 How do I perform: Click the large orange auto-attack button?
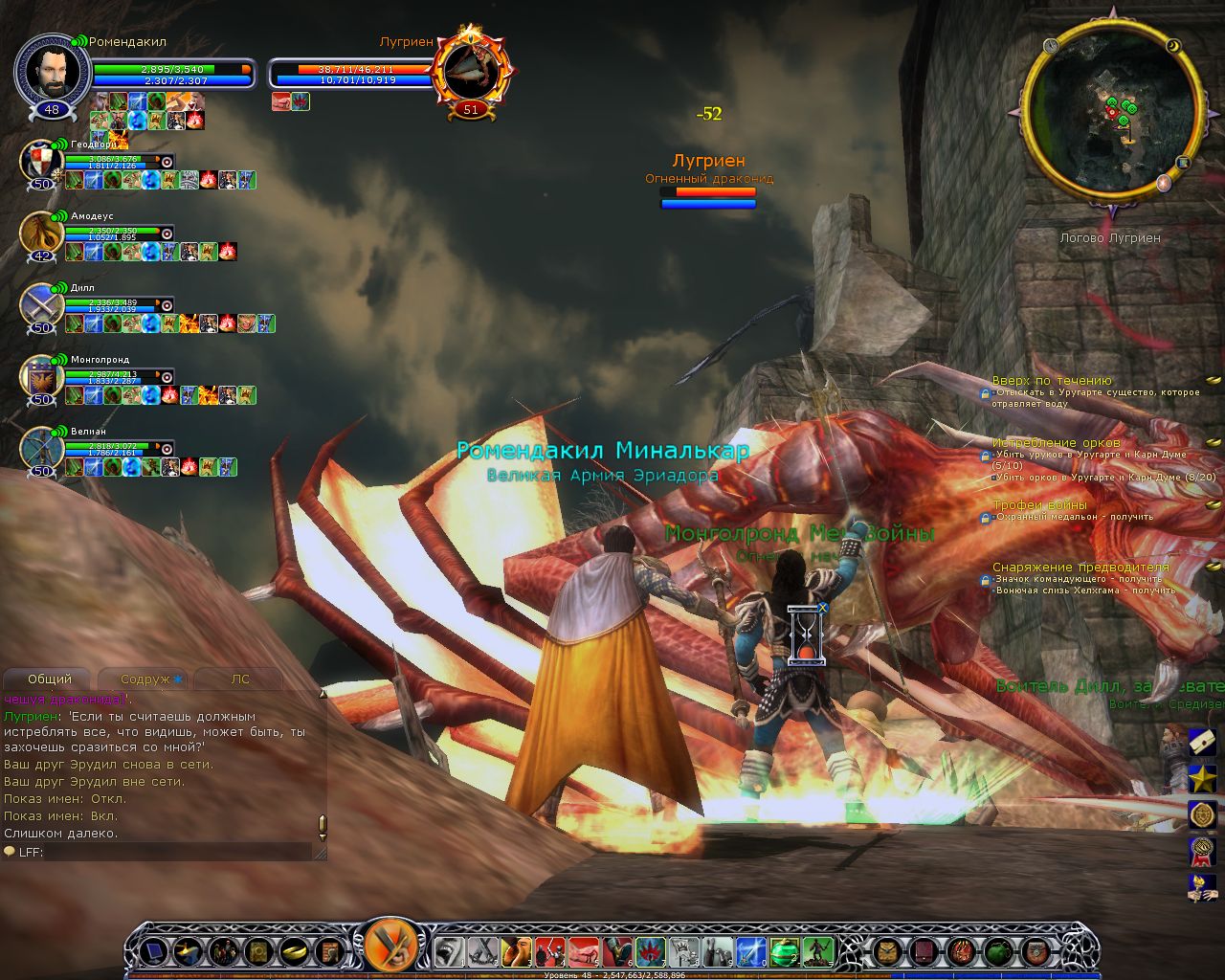pyautogui.click(x=390, y=949)
